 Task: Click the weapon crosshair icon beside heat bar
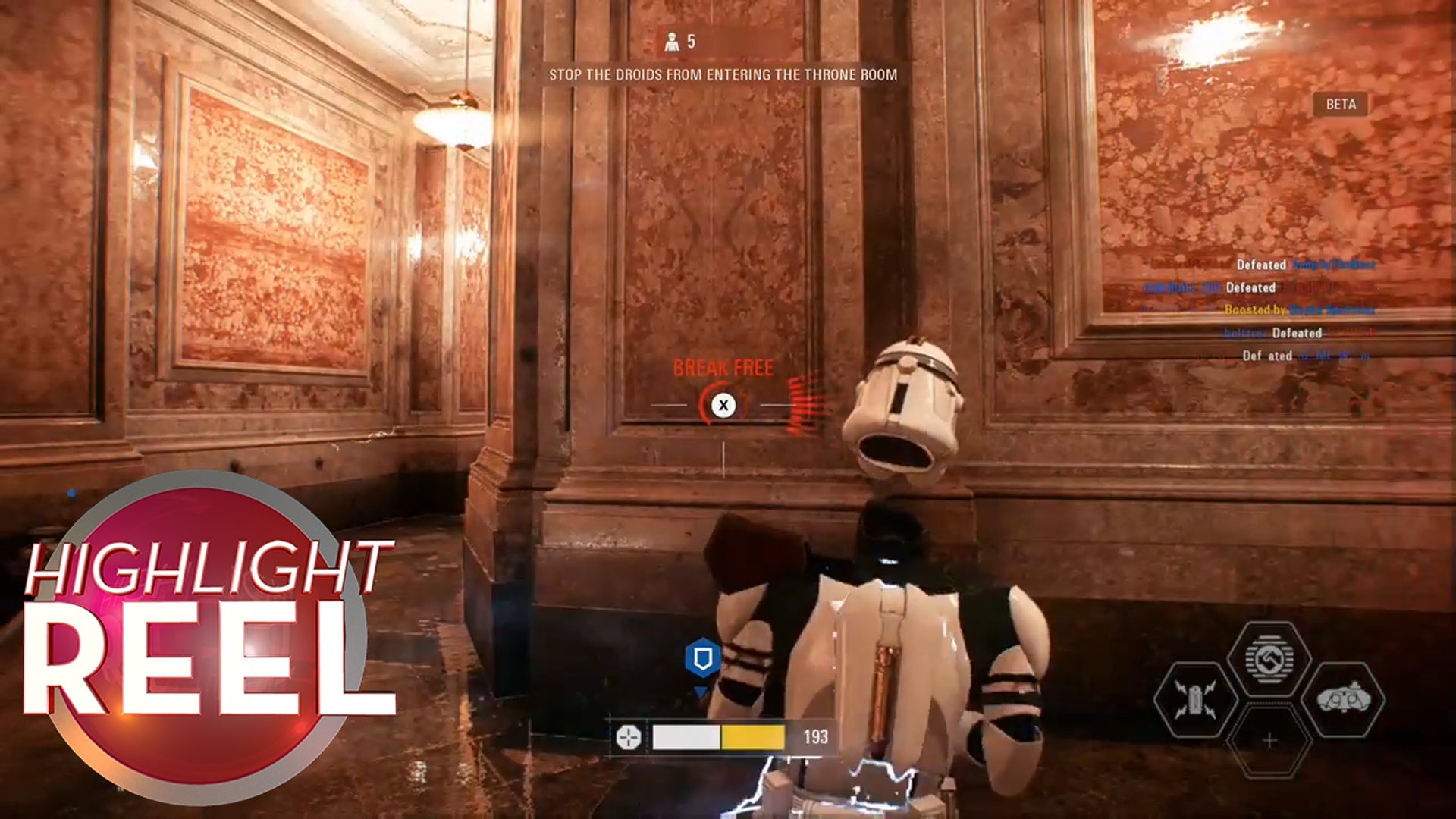(628, 736)
